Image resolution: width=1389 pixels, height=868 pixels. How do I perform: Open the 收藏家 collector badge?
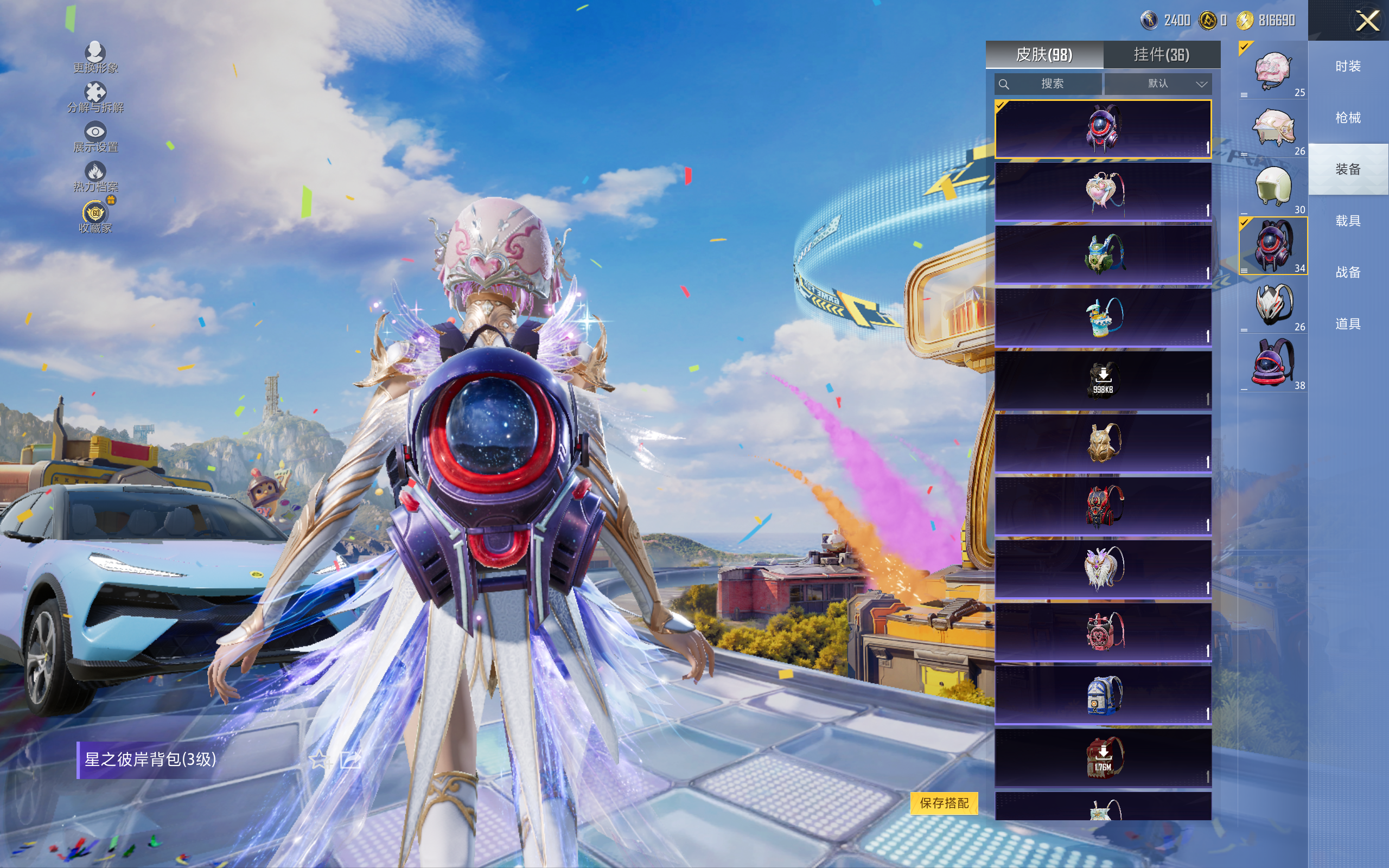95,217
